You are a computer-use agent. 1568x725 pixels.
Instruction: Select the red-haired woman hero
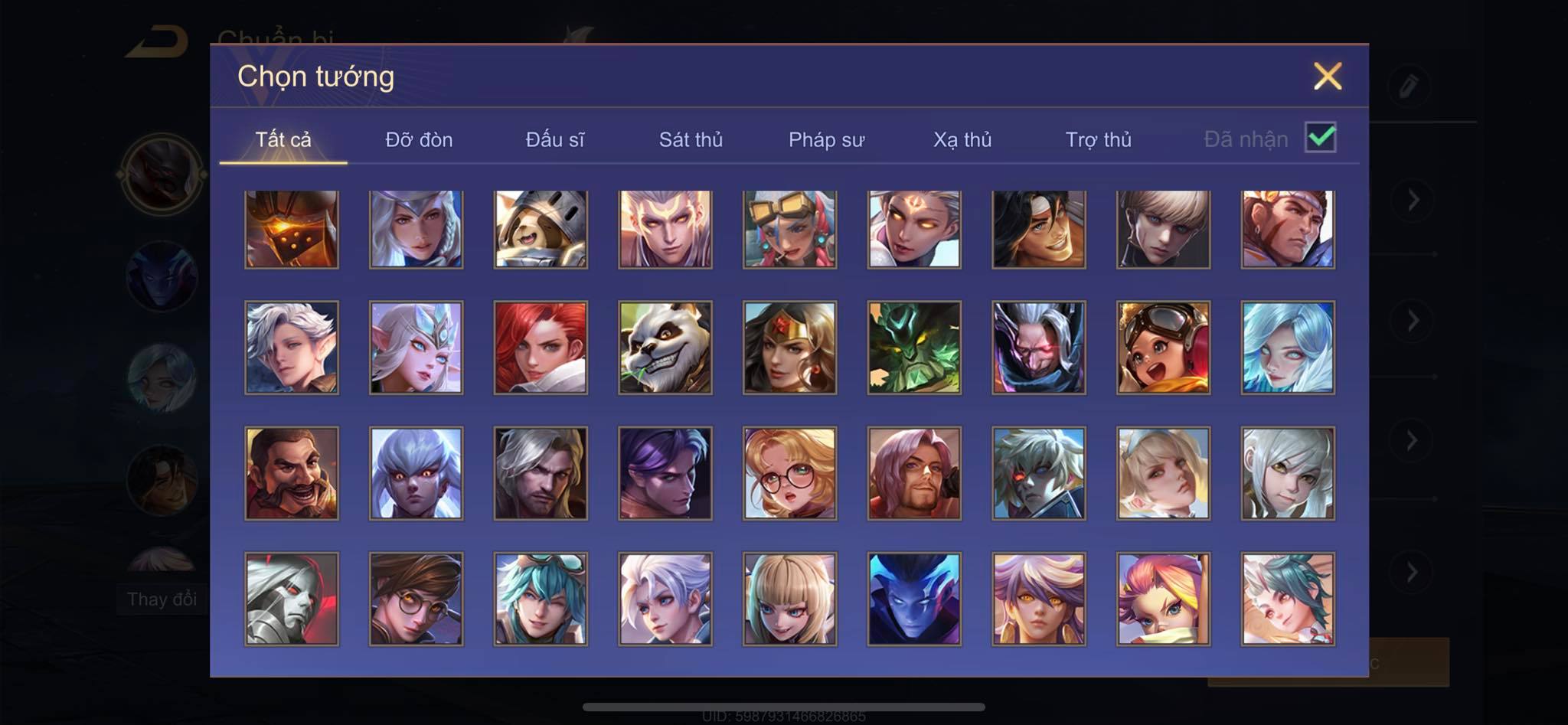point(541,348)
